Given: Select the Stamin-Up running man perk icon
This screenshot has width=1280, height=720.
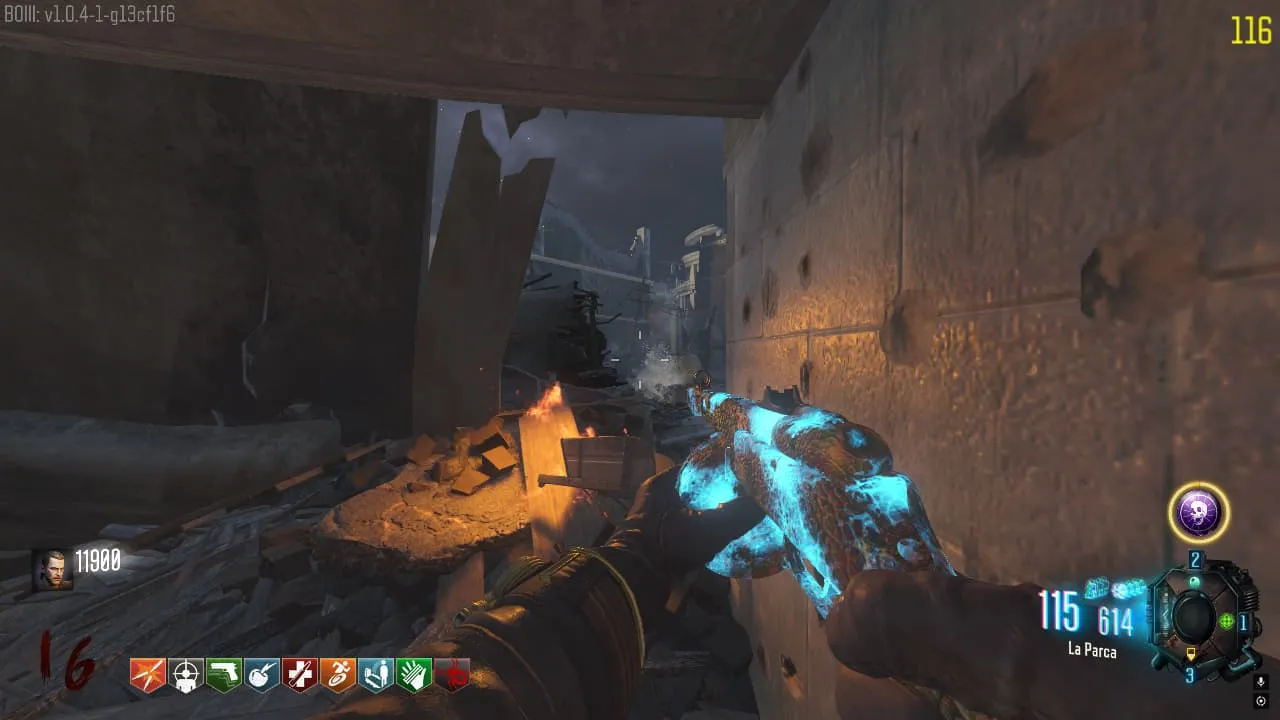Looking at the screenshot, I should [338, 676].
